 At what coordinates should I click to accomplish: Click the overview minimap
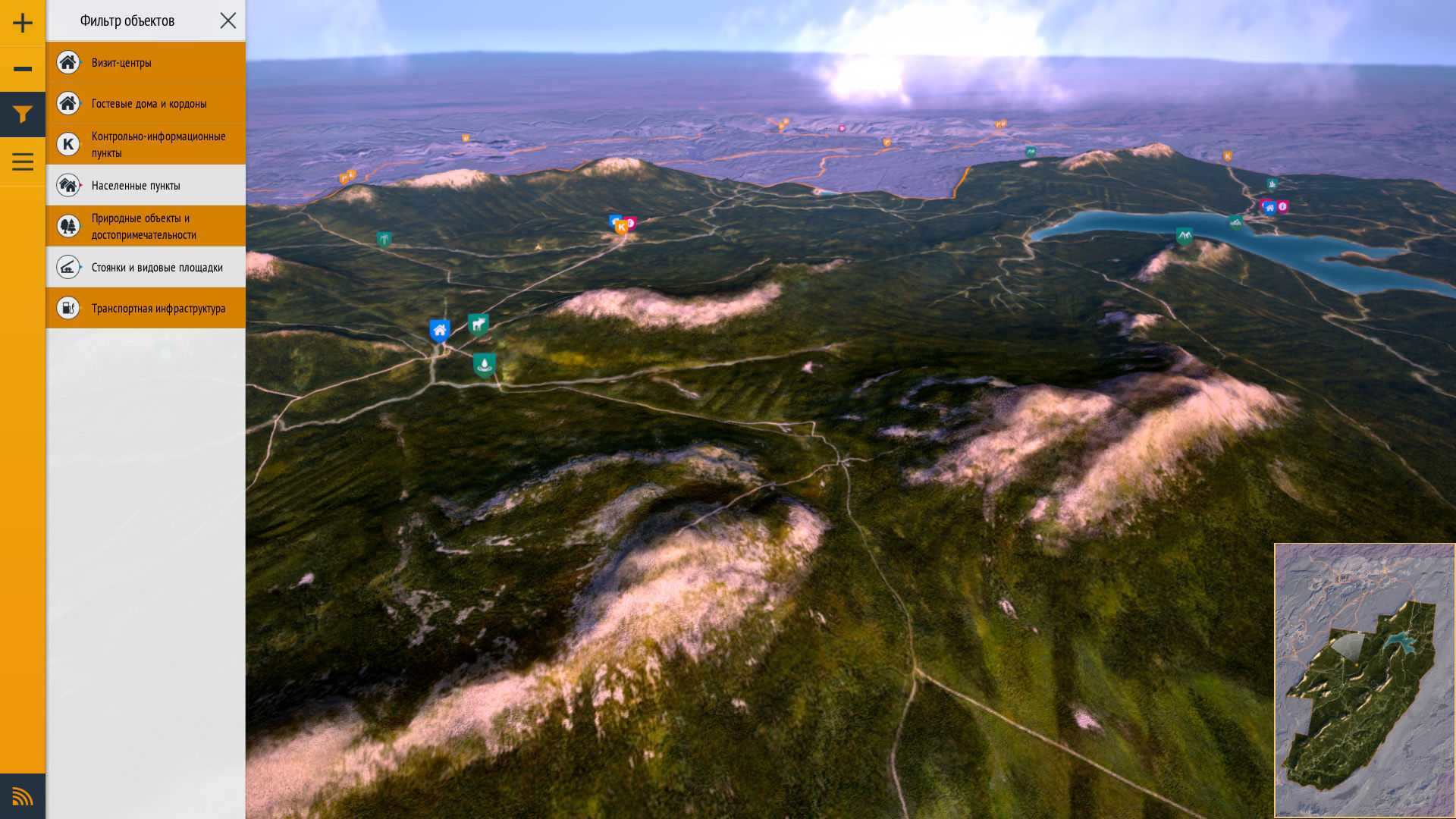(x=1364, y=680)
